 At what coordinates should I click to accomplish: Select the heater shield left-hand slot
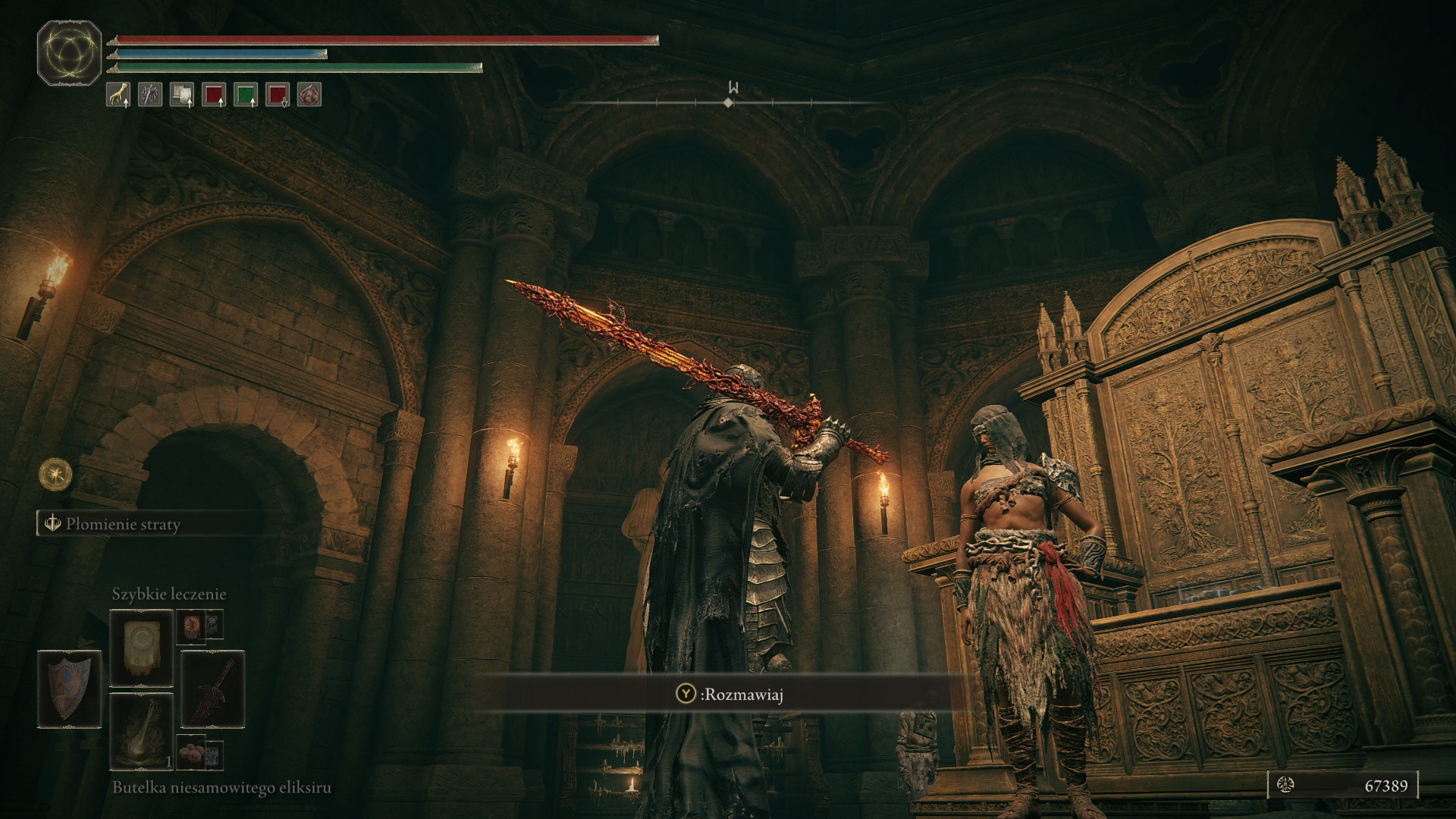[x=68, y=687]
